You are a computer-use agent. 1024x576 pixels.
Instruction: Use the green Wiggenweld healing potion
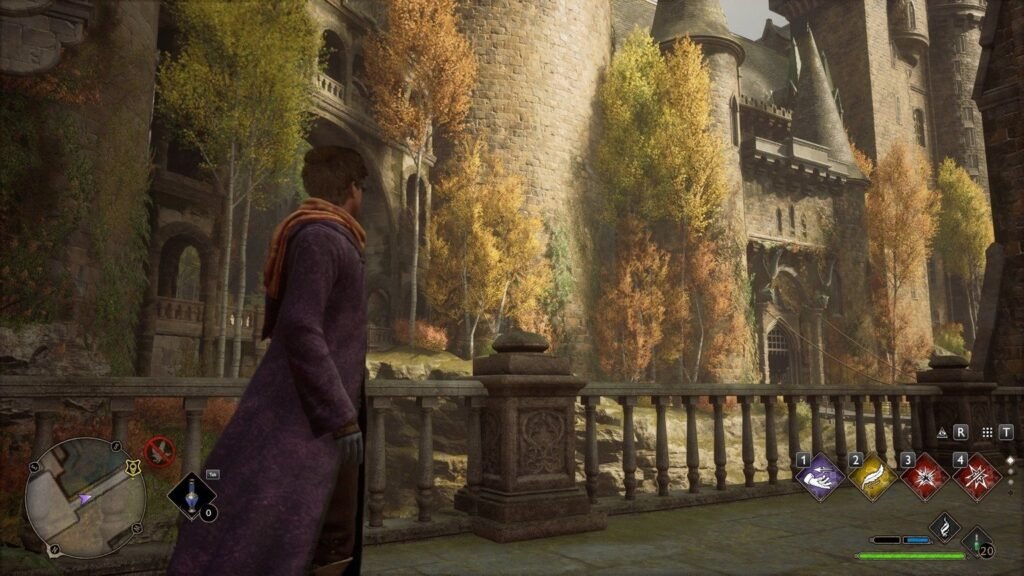click(x=975, y=540)
